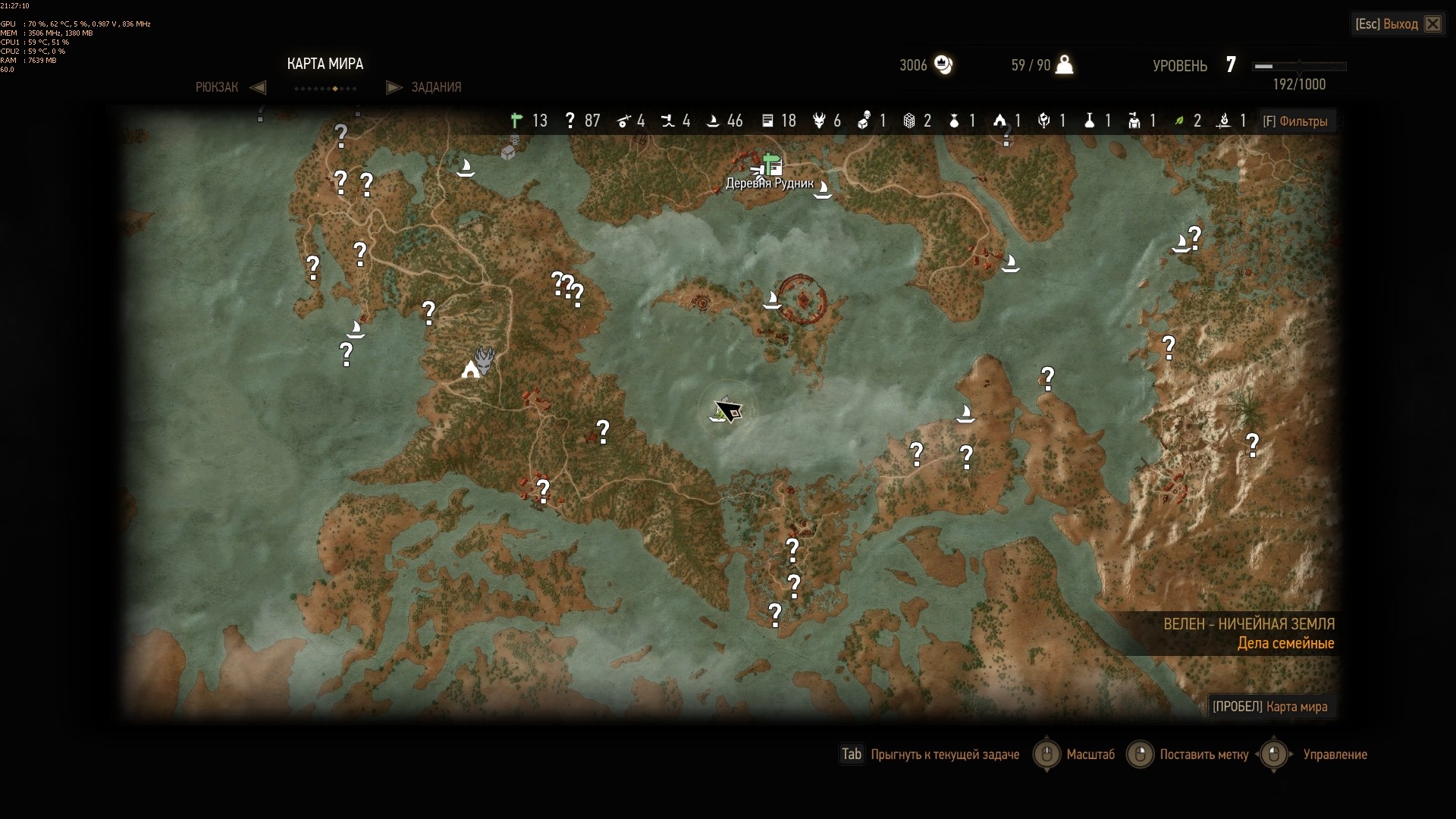
Task: Toggle the monster head filter showing 6
Action: click(819, 121)
